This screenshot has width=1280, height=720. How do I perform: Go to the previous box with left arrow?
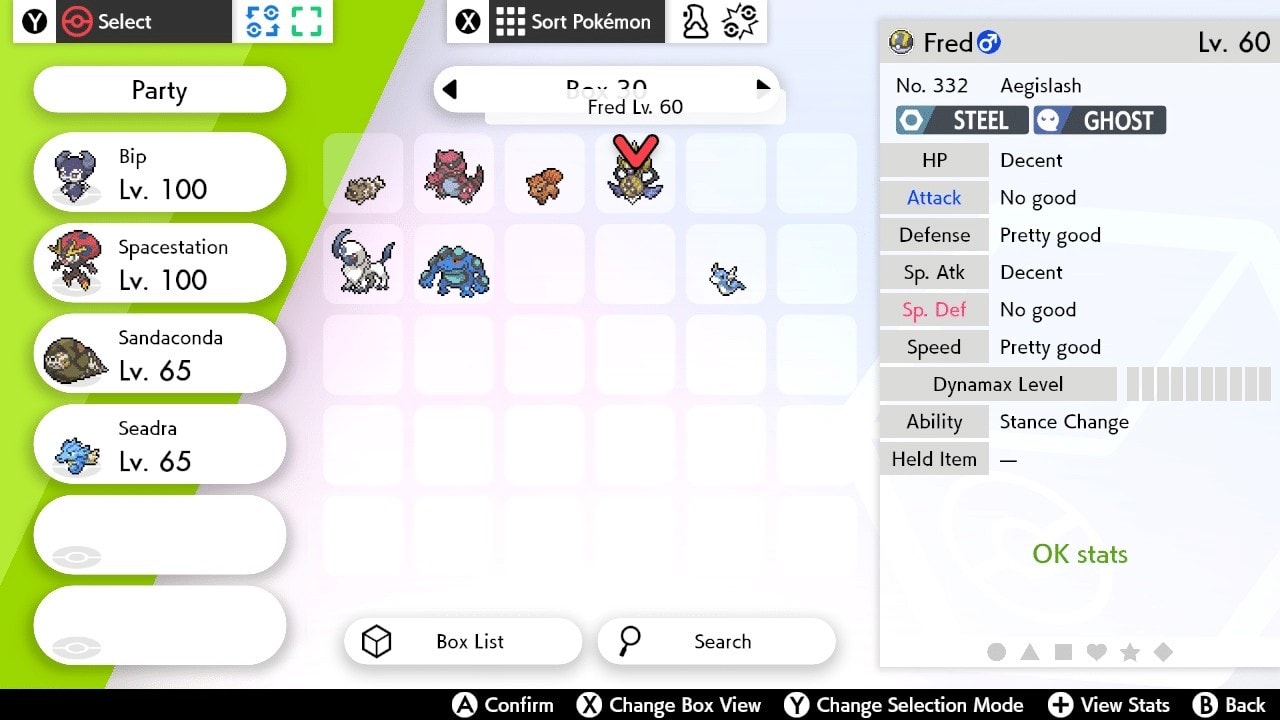[x=450, y=89]
